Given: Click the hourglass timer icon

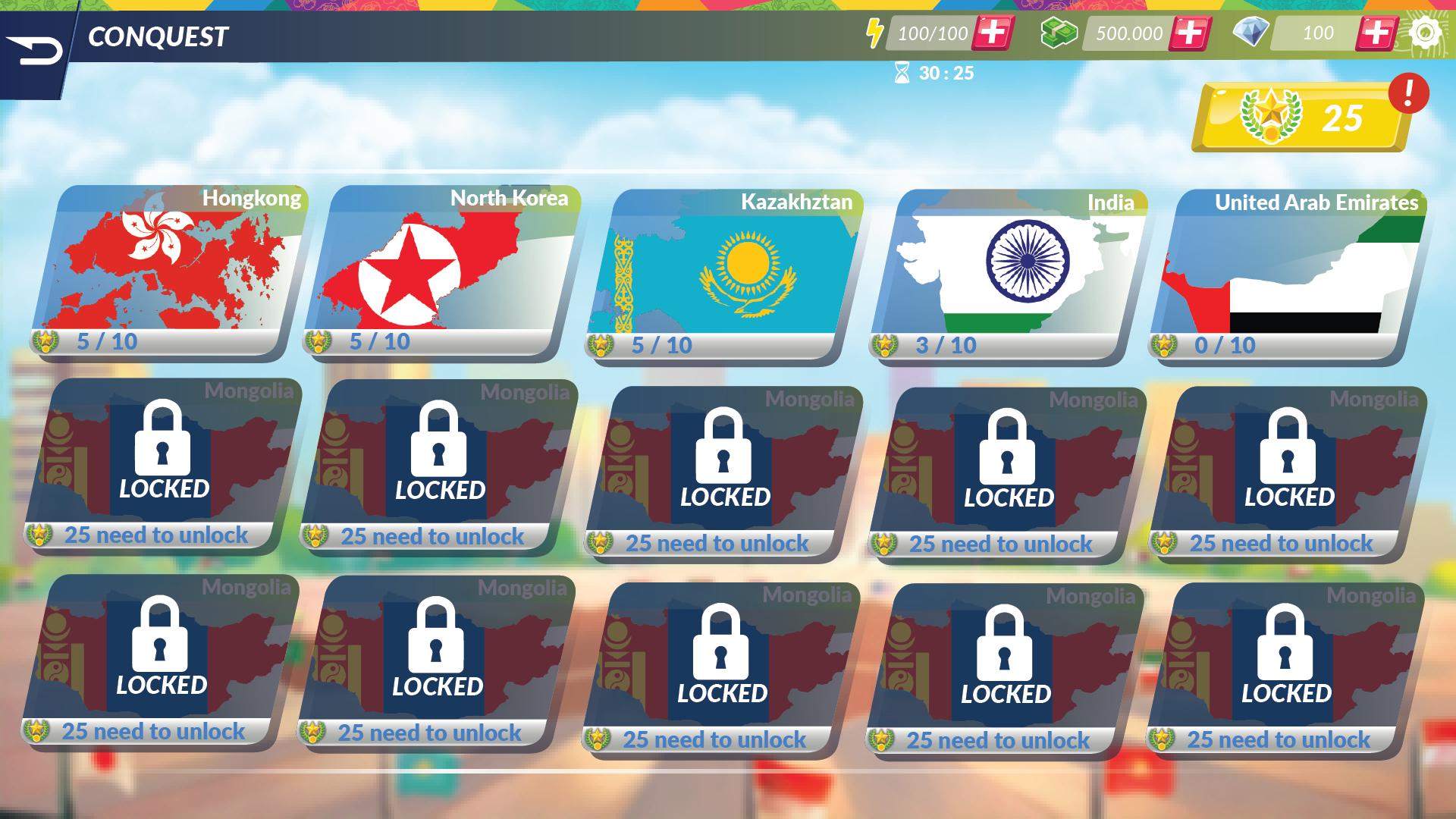Looking at the screenshot, I should coord(902,74).
